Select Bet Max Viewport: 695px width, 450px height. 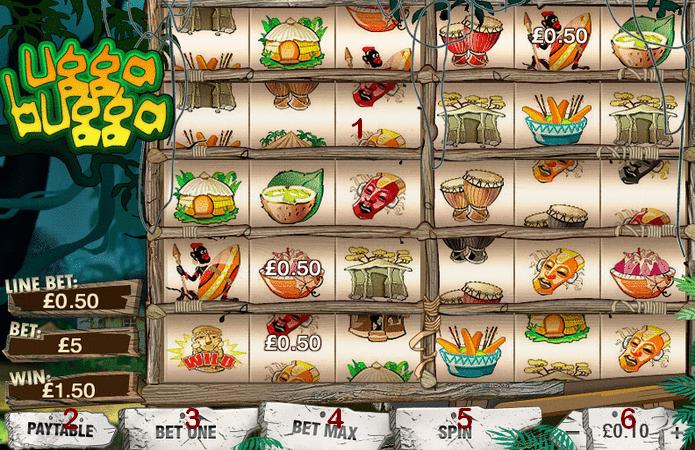tap(318, 428)
